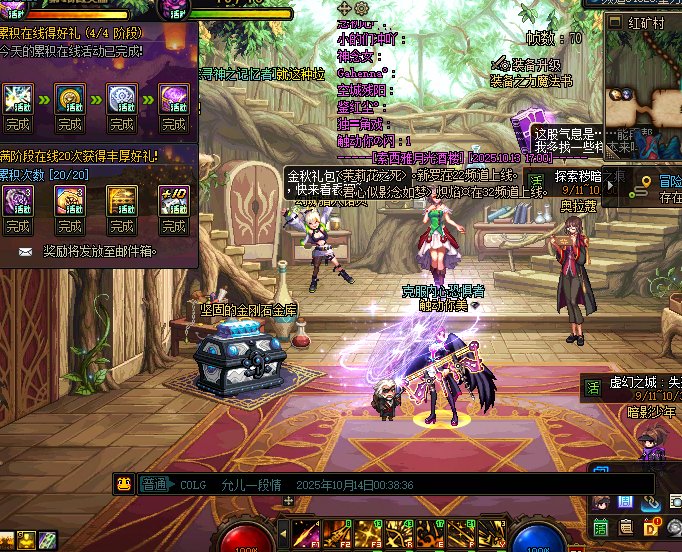Claim the gold coin reward's 完成 button
This screenshot has width=682, height=552.
69,124
